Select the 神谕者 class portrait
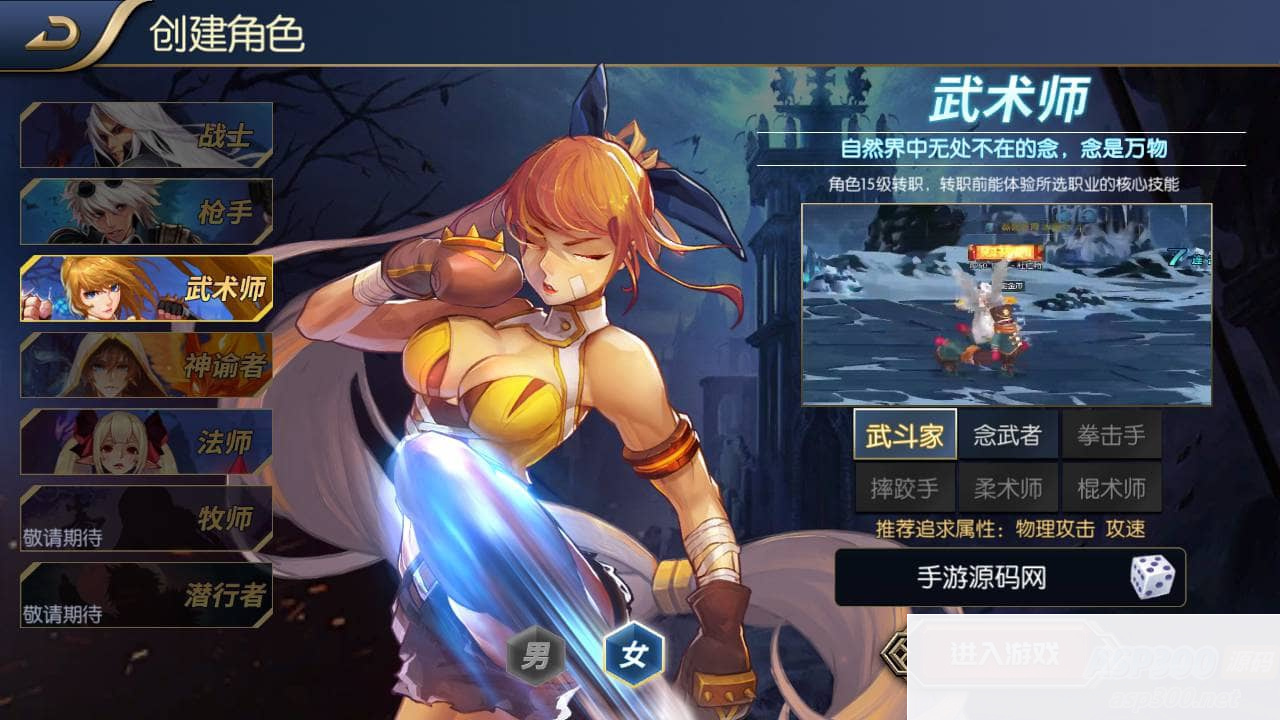1280x720 pixels. pyautogui.click(x=145, y=365)
